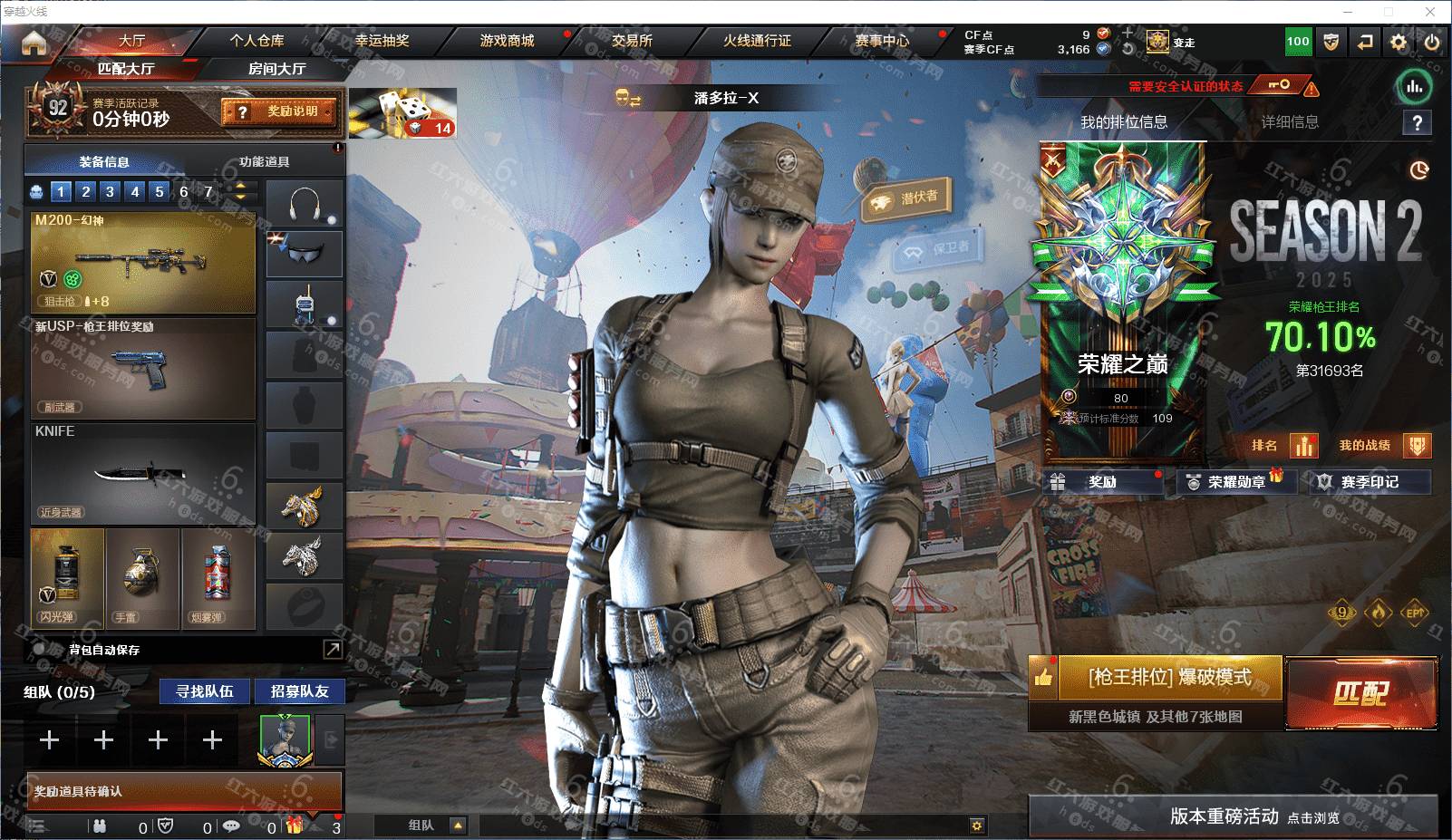Select the KNIFE melee weapon slot
Viewport: 1452px width, 840px height.
tap(143, 471)
